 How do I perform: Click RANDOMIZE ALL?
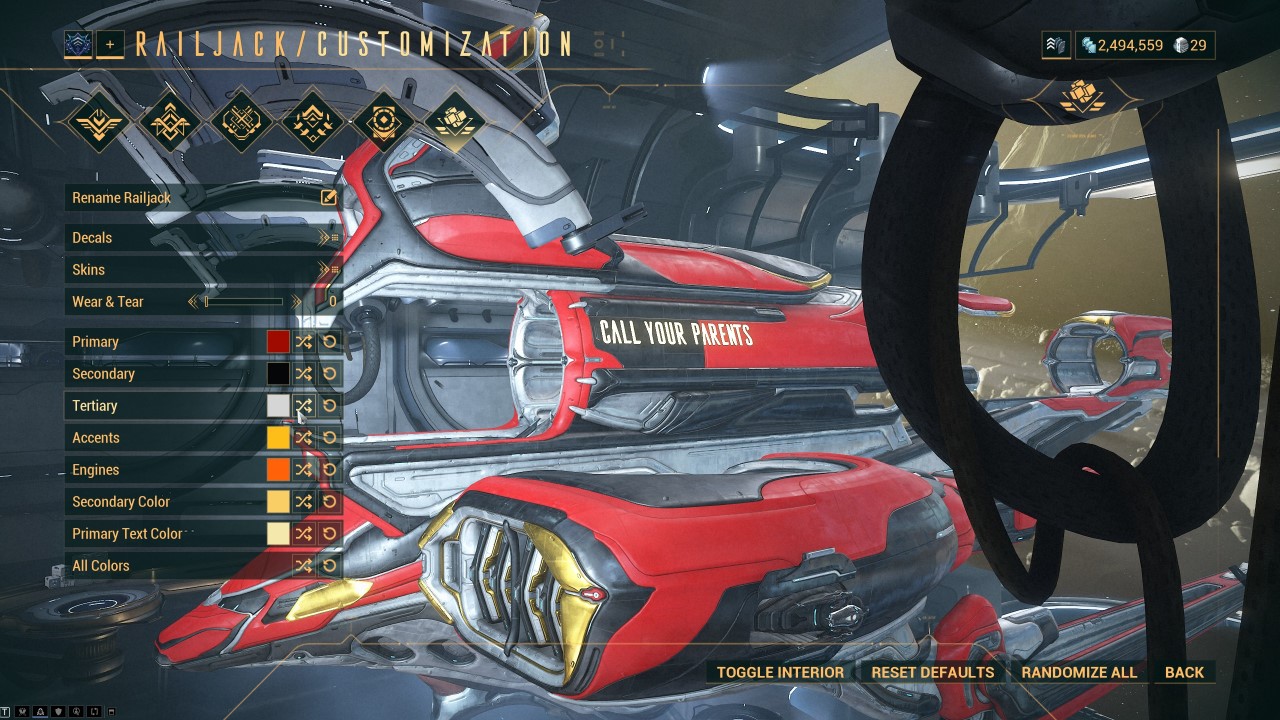click(1079, 672)
